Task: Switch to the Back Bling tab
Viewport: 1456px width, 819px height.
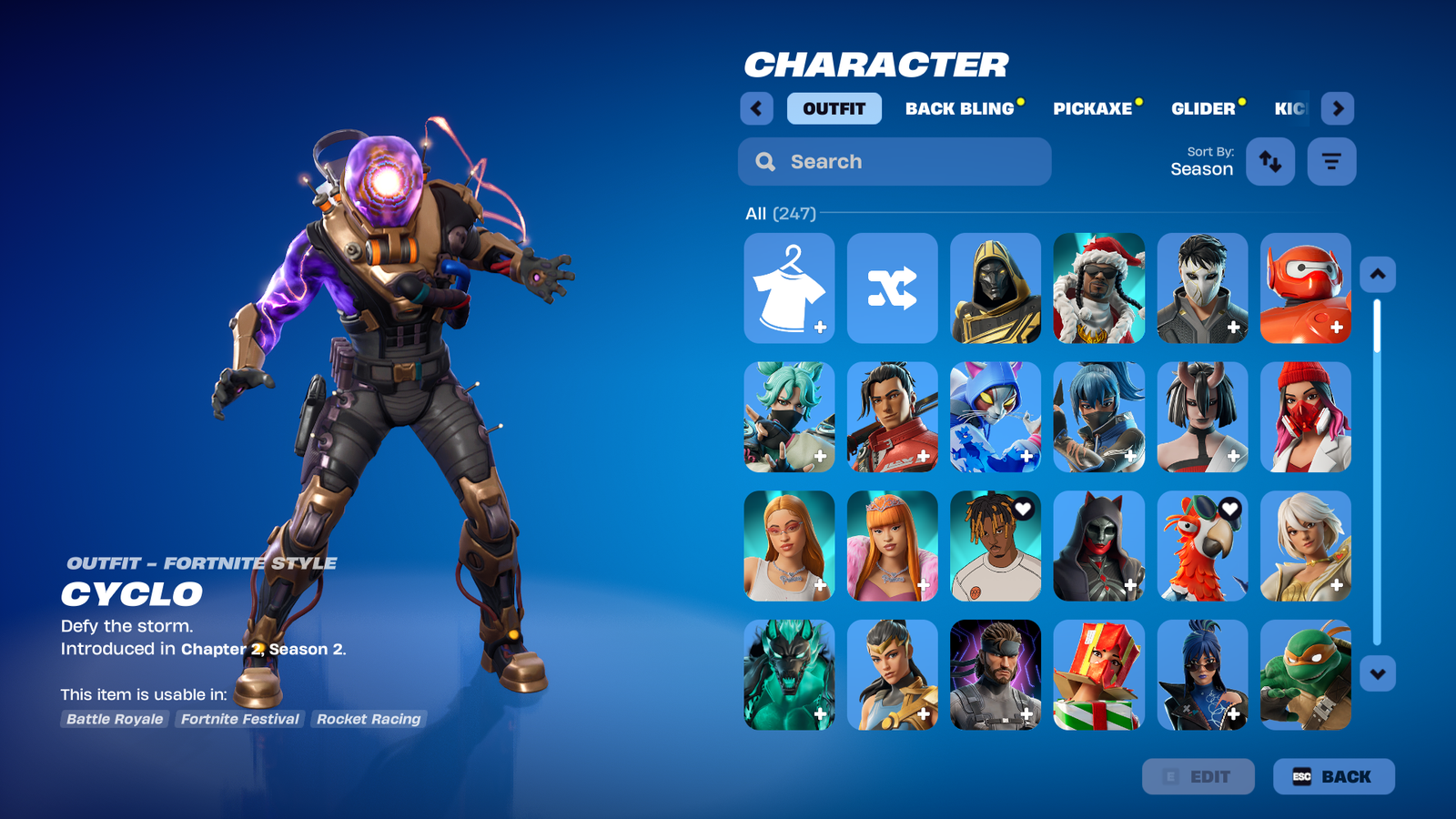Action: (959, 108)
